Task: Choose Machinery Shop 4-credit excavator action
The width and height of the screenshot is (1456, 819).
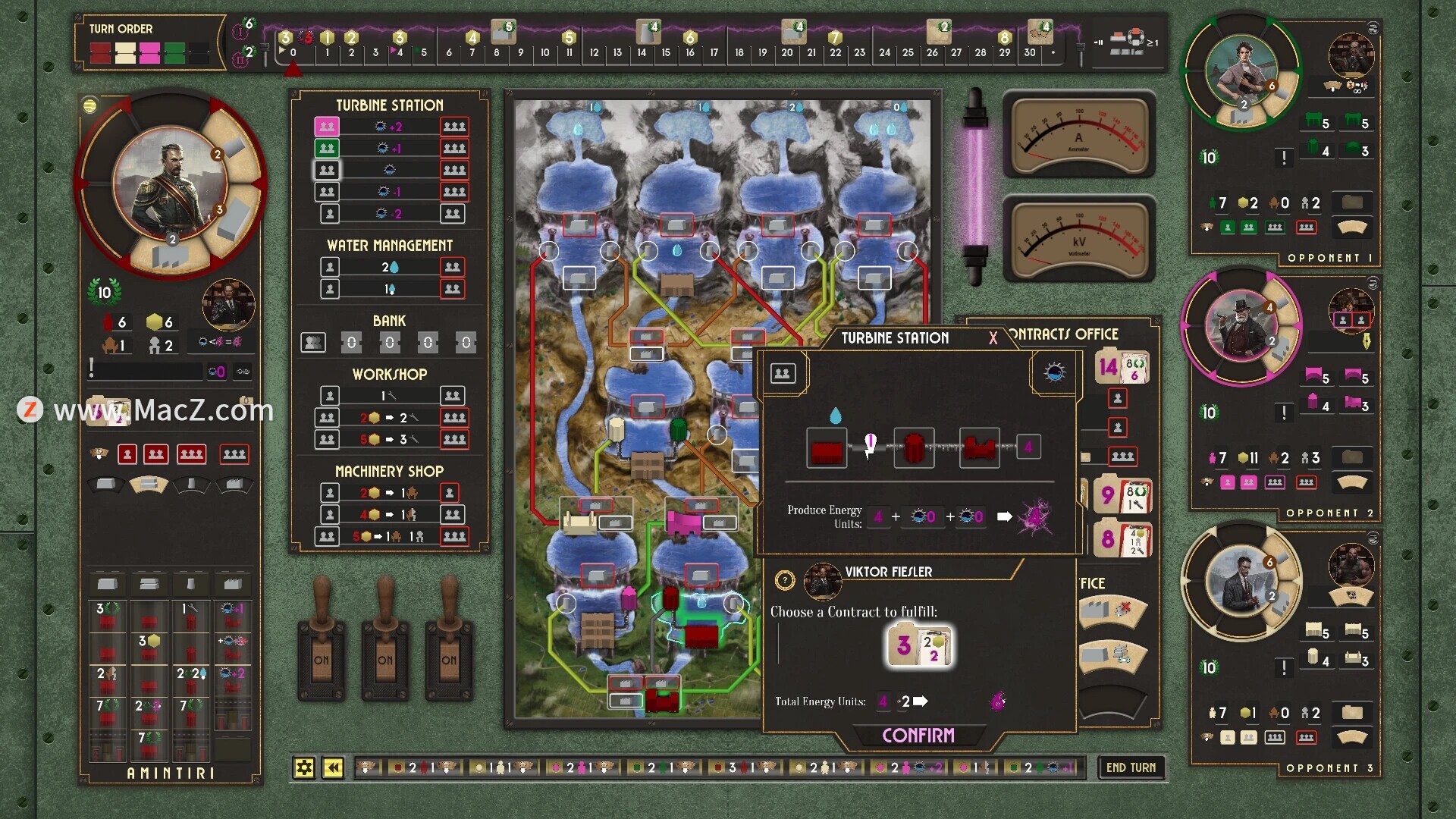Action: click(390, 515)
